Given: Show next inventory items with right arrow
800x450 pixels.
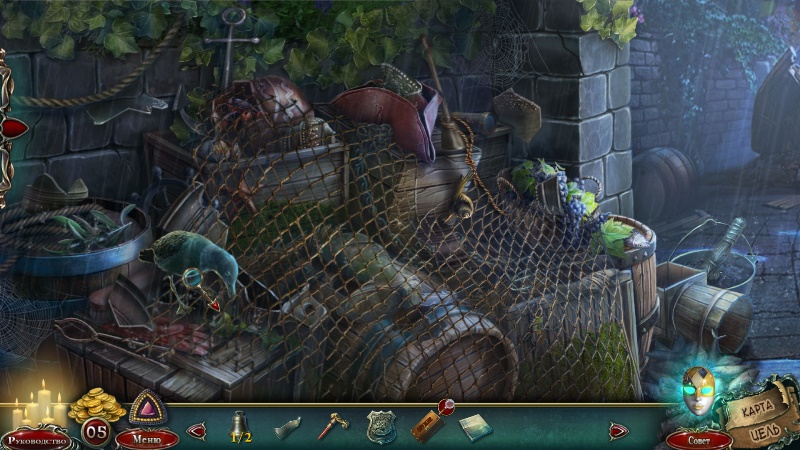Looking at the screenshot, I should tap(620, 431).
